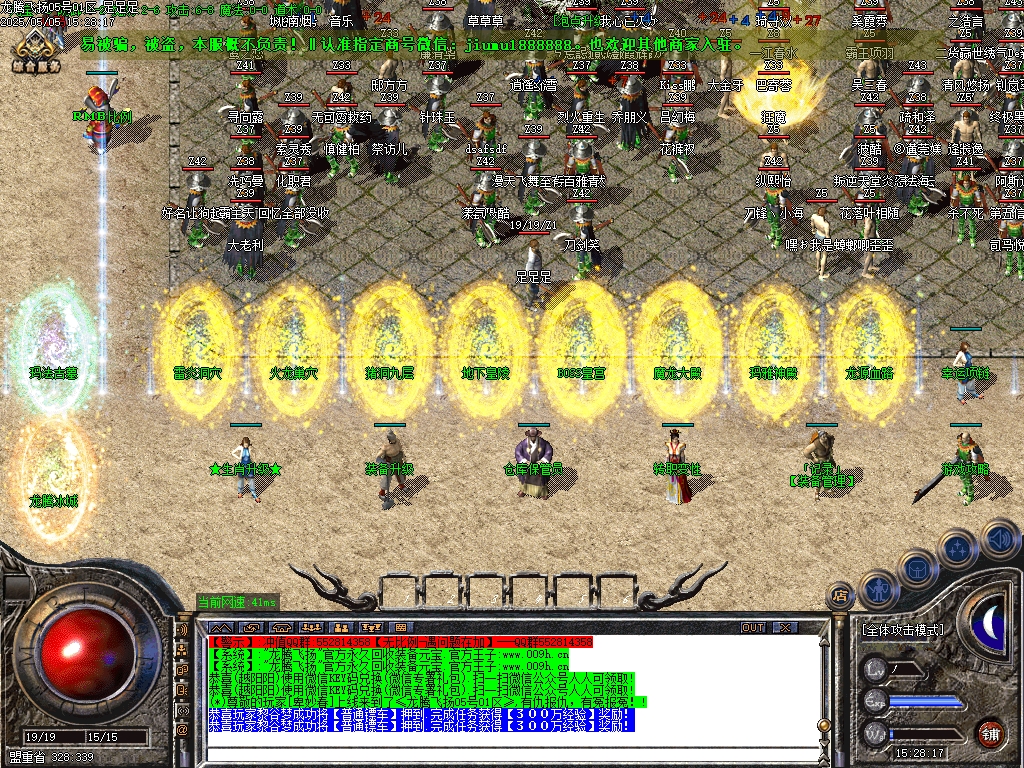Screen dimensions: 1024x768
Task: Open the character figure round button
Action: (879, 588)
